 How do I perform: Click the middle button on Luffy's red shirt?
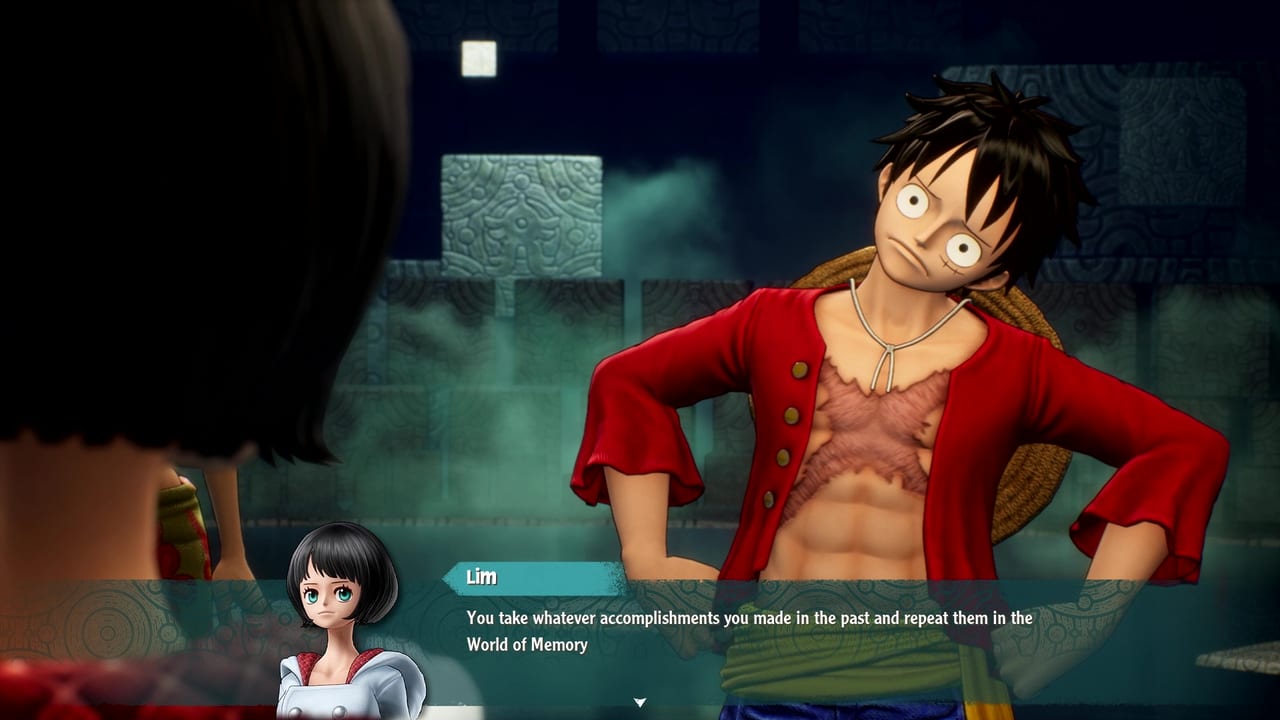[x=791, y=417]
